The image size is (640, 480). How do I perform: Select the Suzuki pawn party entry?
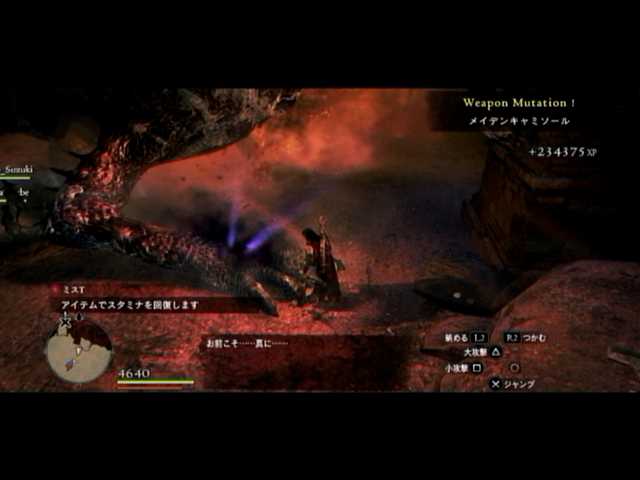coord(17,171)
